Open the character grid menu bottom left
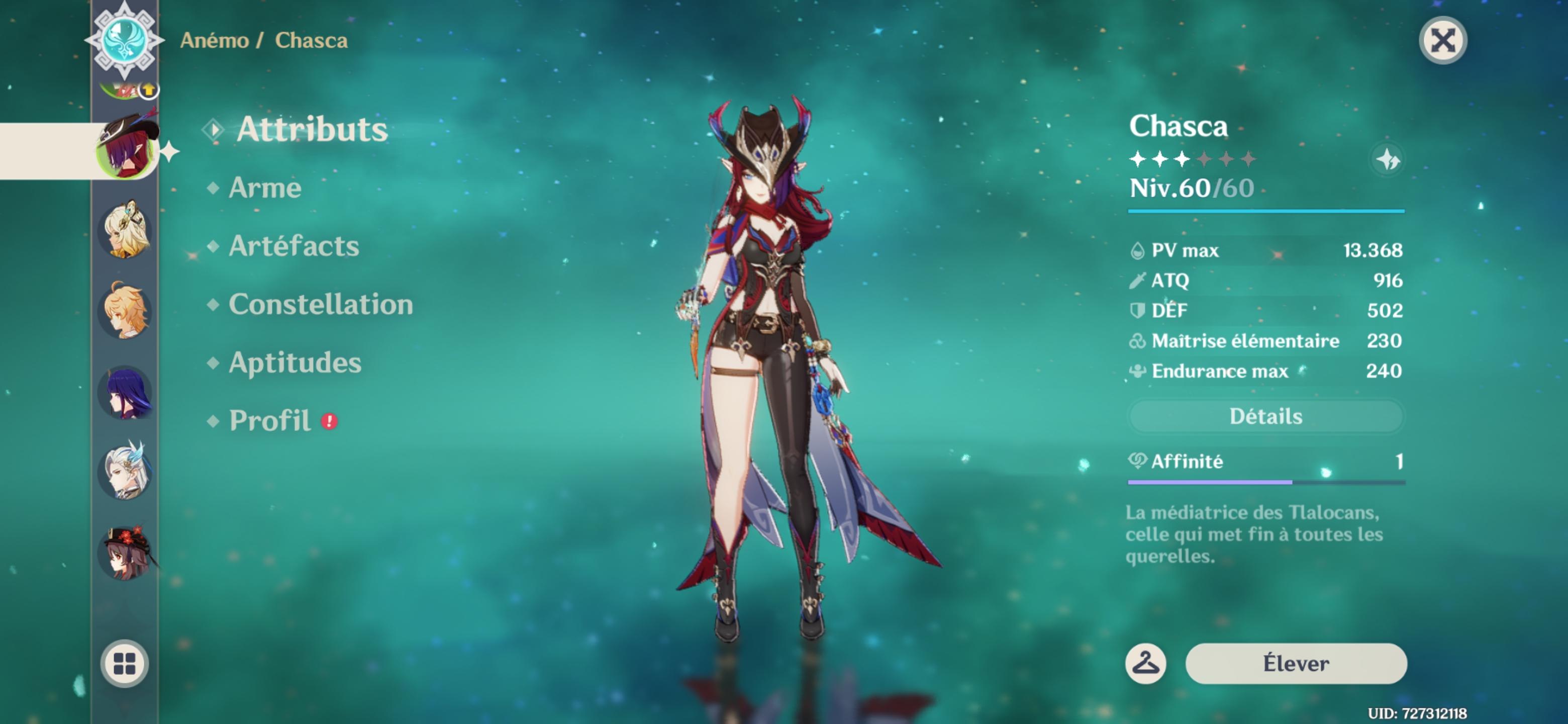1568x724 pixels. click(125, 664)
